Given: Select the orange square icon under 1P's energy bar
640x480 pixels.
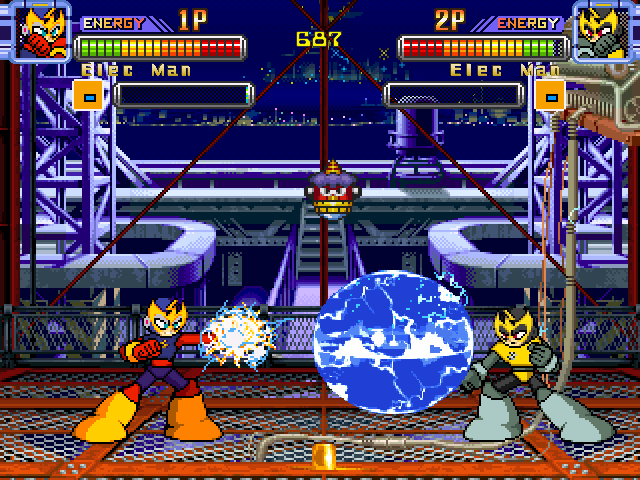Looking at the screenshot, I should 89,96.
